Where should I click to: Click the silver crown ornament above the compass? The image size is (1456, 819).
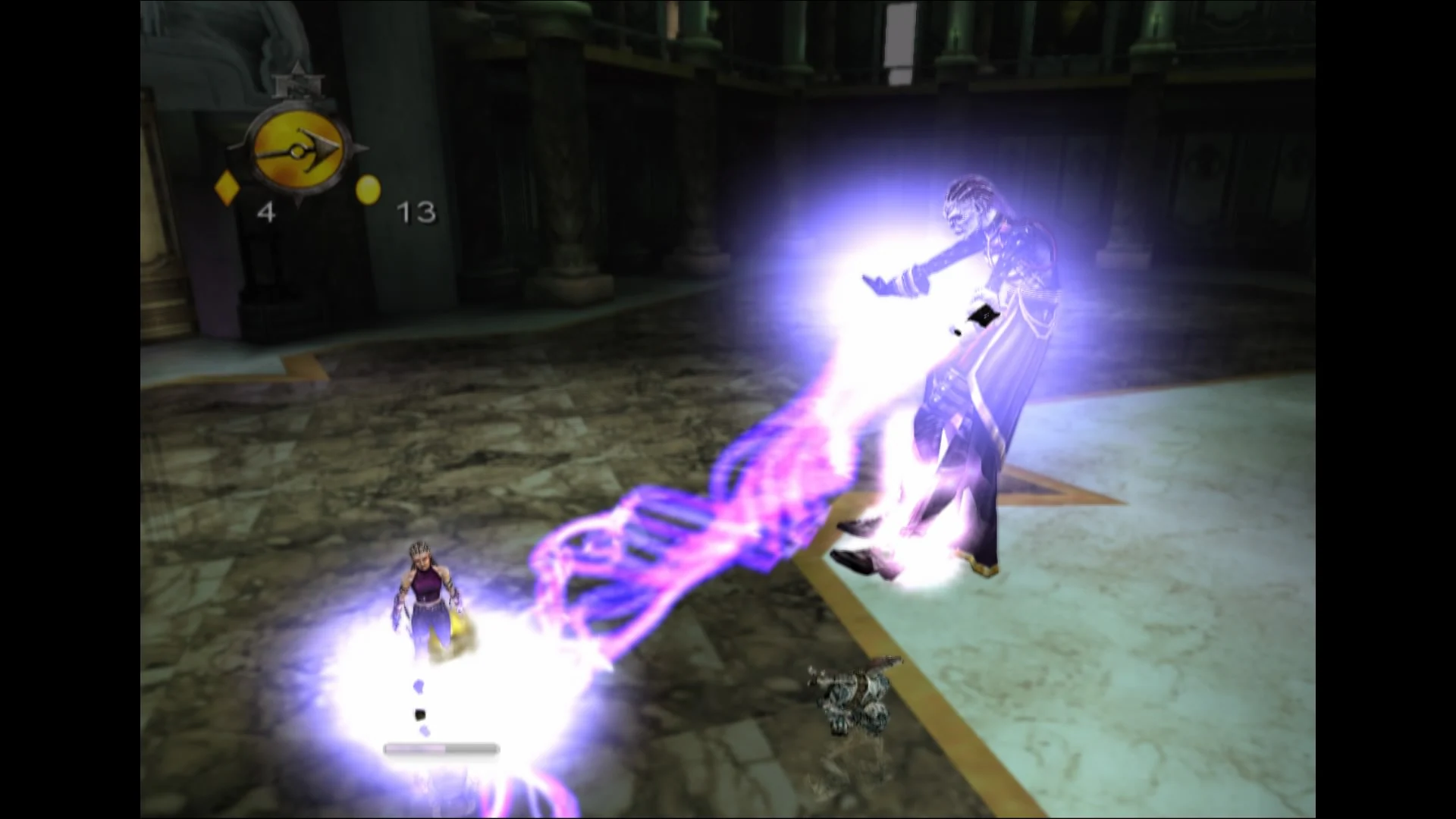click(x=297, y=81)
